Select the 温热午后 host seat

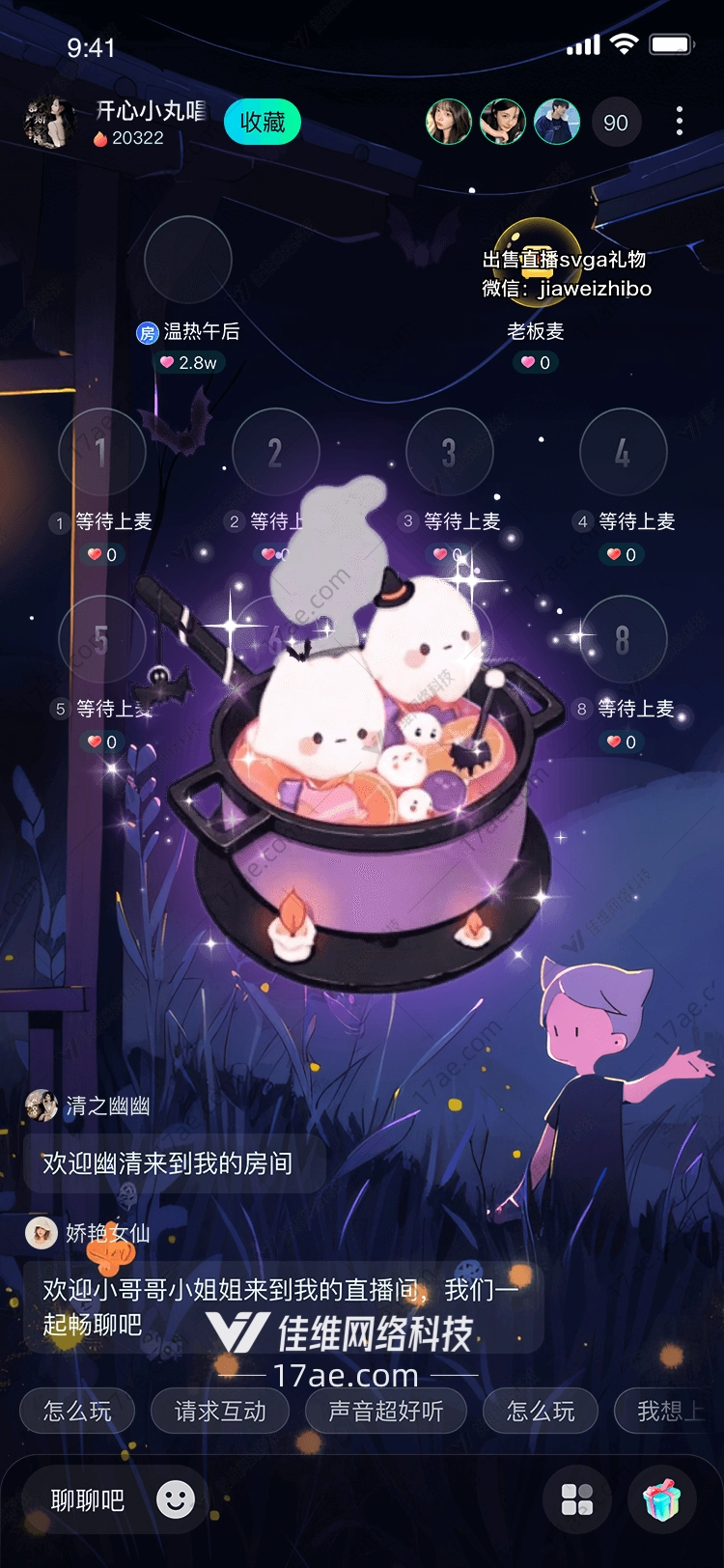tap(187, 261)
